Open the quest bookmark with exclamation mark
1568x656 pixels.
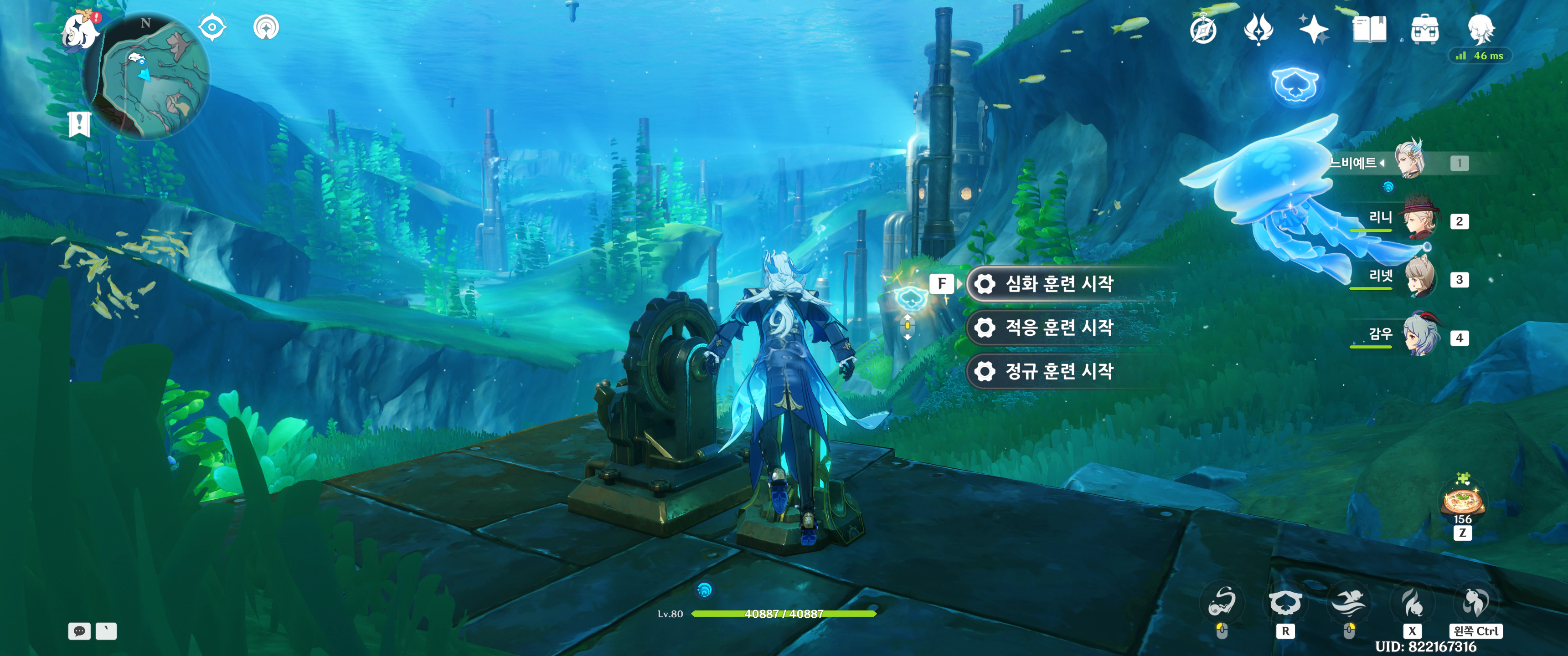click(79, 124)
